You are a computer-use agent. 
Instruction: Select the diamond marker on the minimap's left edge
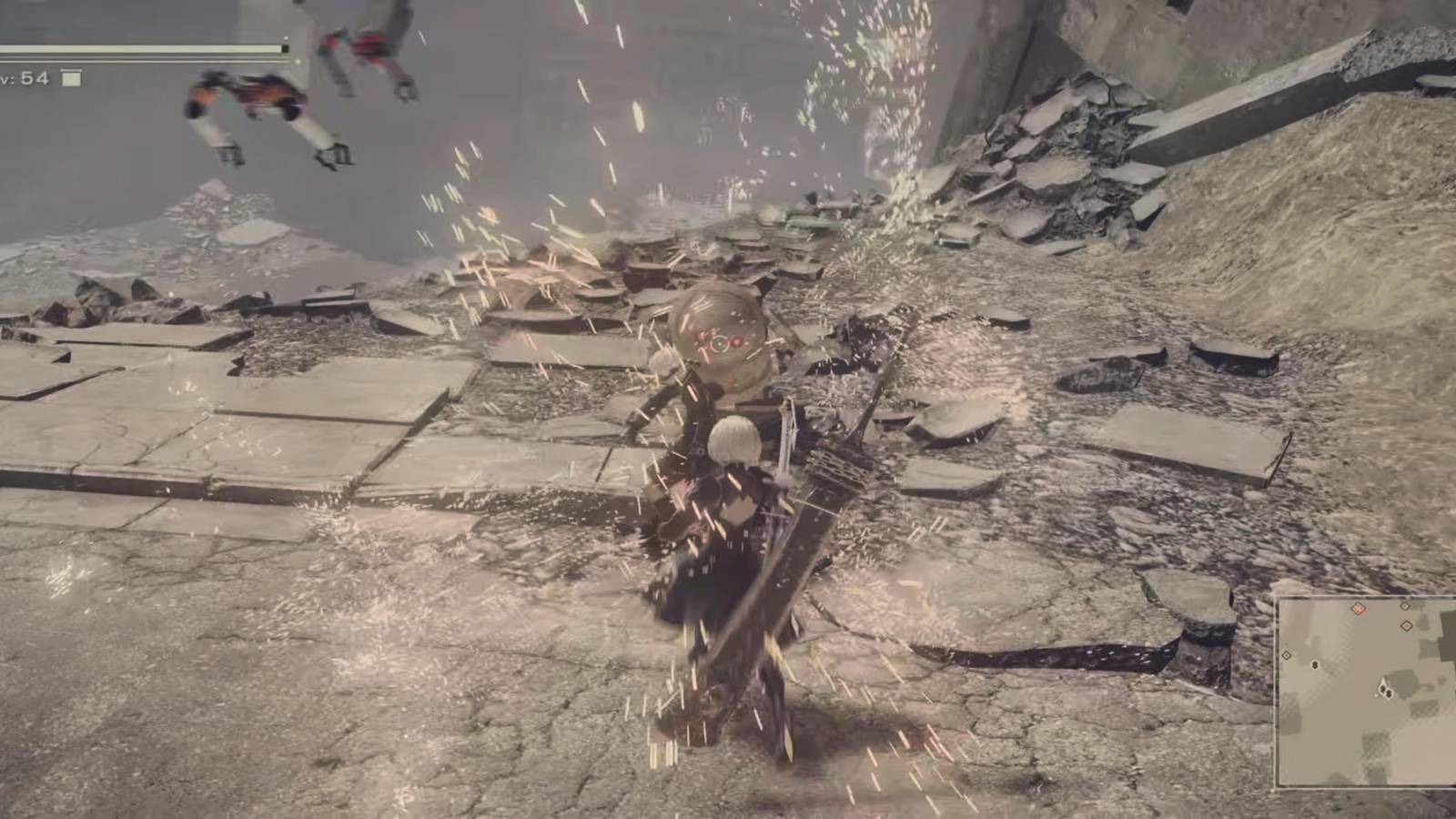pos(1286,654)
